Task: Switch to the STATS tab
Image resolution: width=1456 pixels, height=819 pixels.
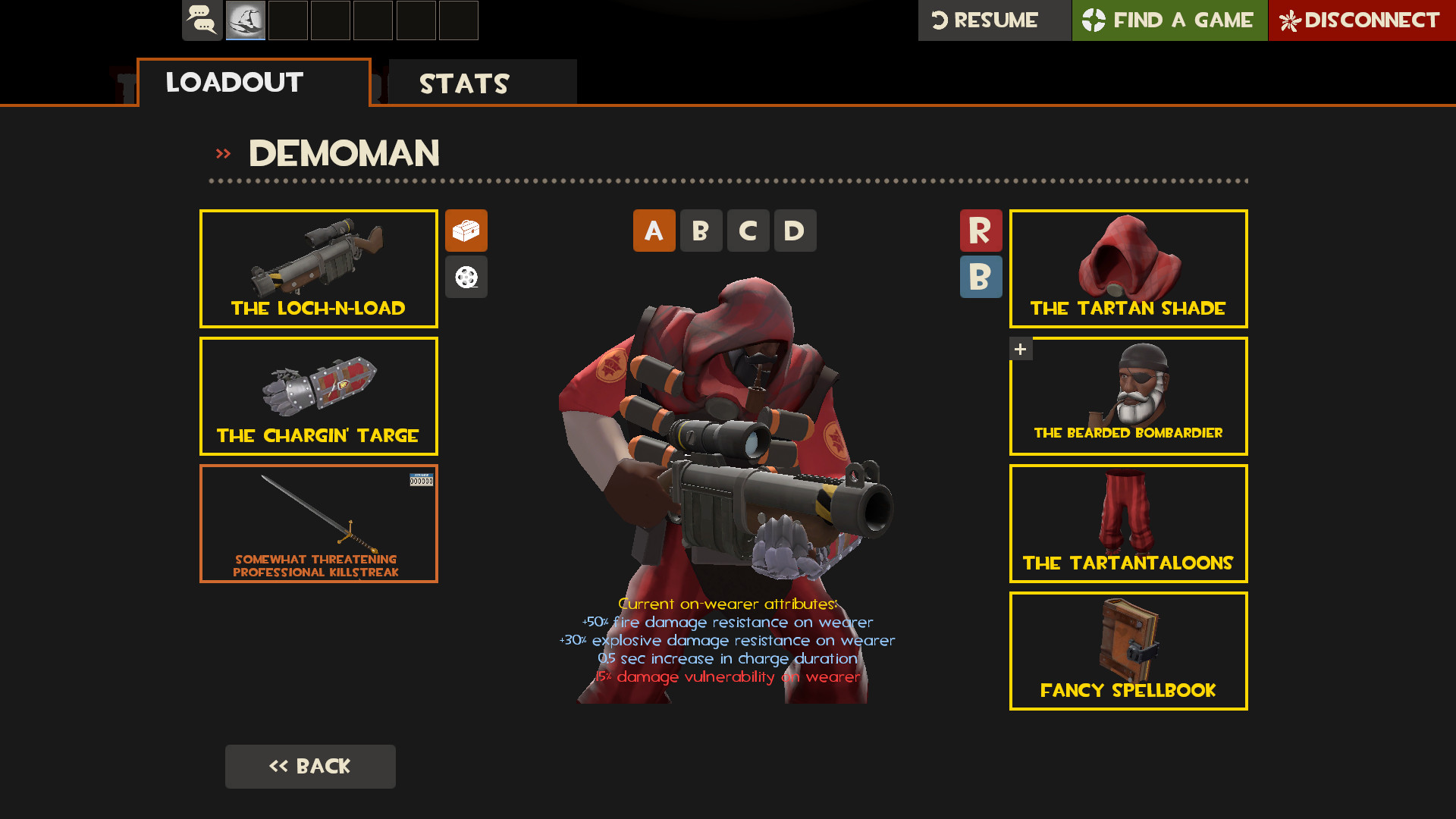Action: pos(465,83)
